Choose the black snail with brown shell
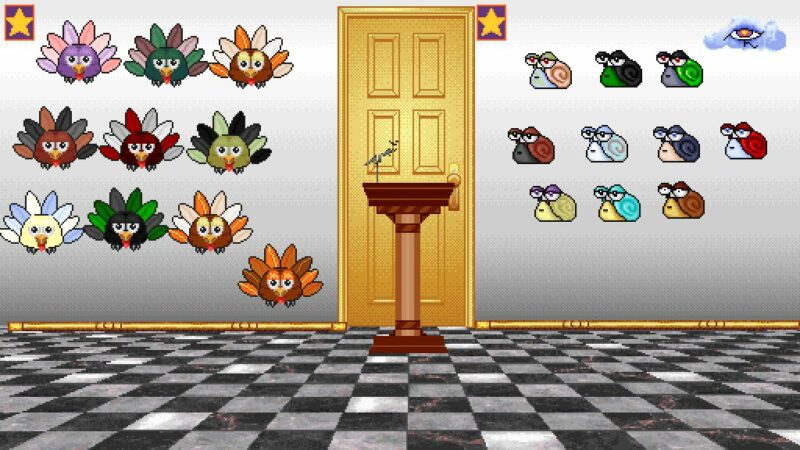800x450 pixels. pos(531,146)
